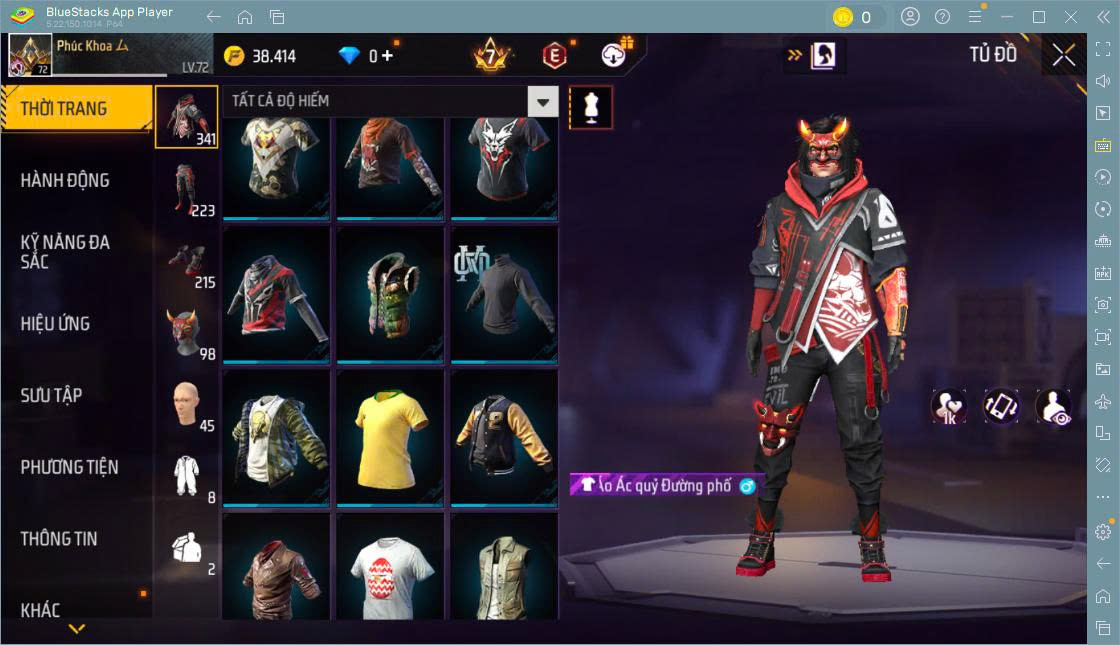This screenshot has width=1120, height=645.
Task: Select the black and yellow varsity jacket
Action: (x=504, y=436)
